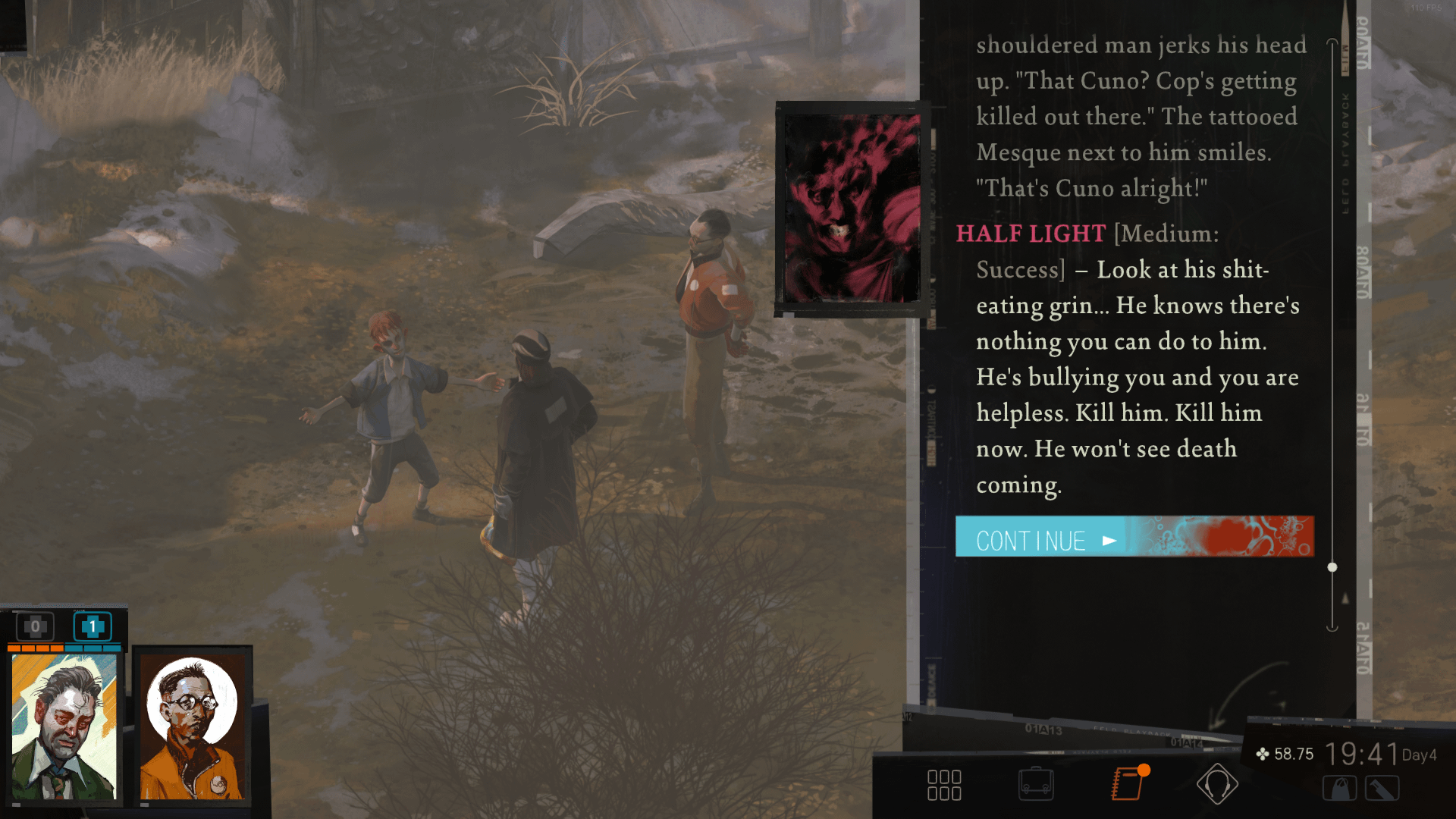Select the detective portrait in green jacket
The image size is (1456, 819).
click(x=64, y=726)
